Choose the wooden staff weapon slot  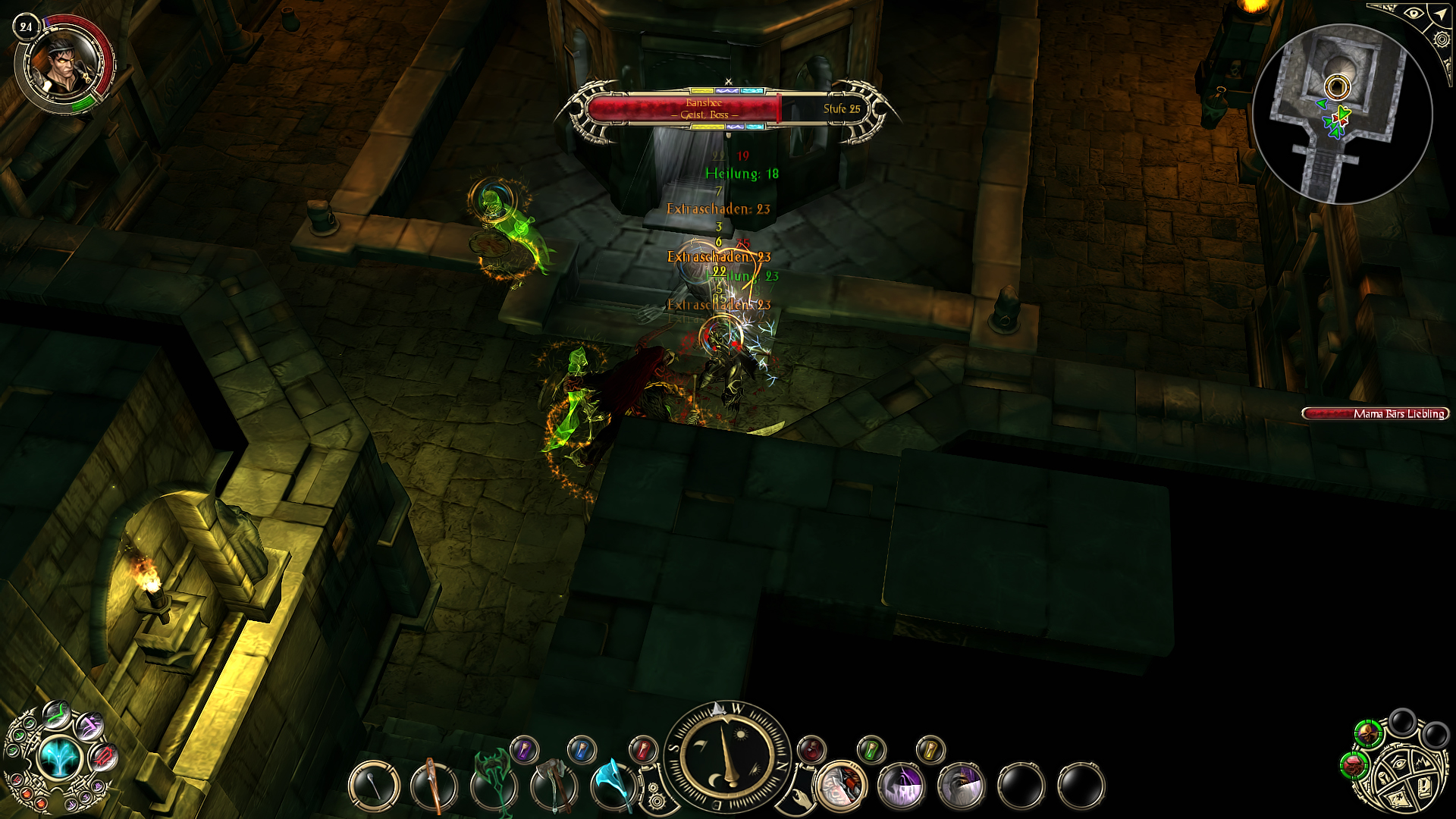pyautogui.click(x=434, y=786)
